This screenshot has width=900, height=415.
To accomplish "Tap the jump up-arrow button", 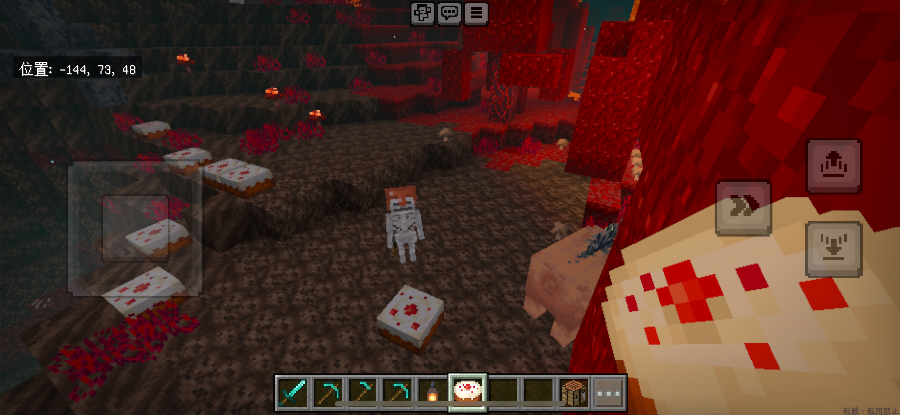I will [834, 166].
